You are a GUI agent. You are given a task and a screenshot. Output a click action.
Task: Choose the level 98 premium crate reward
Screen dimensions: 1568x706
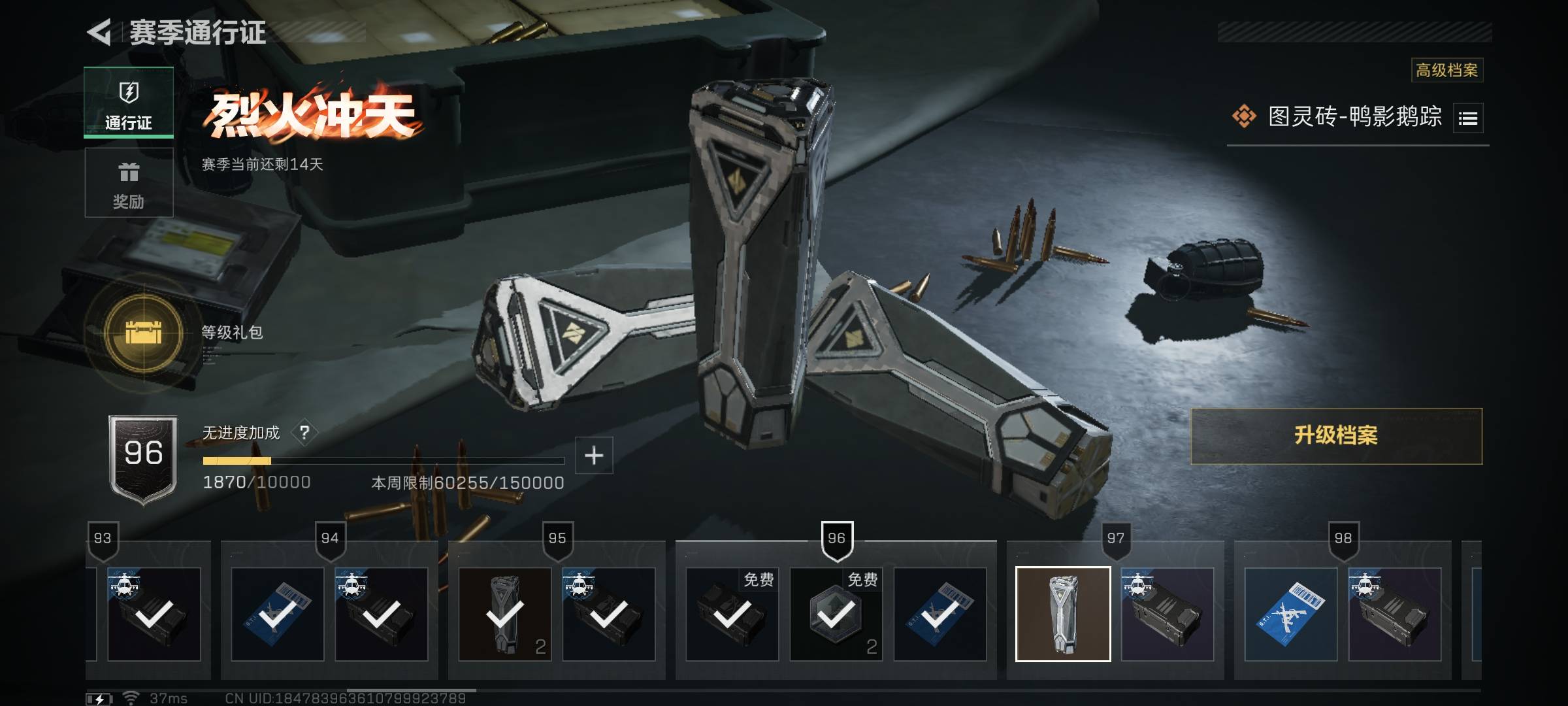(x=1394, y=614)
